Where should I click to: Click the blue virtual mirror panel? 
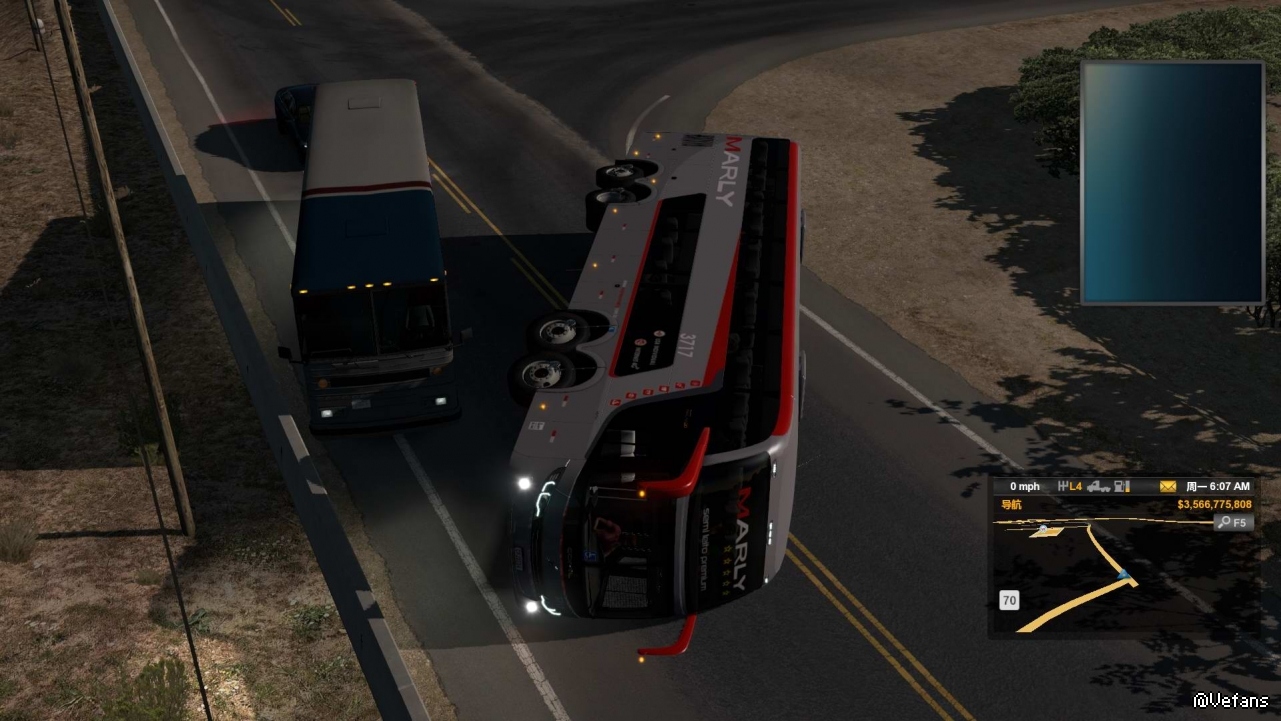pos(1172,182)
